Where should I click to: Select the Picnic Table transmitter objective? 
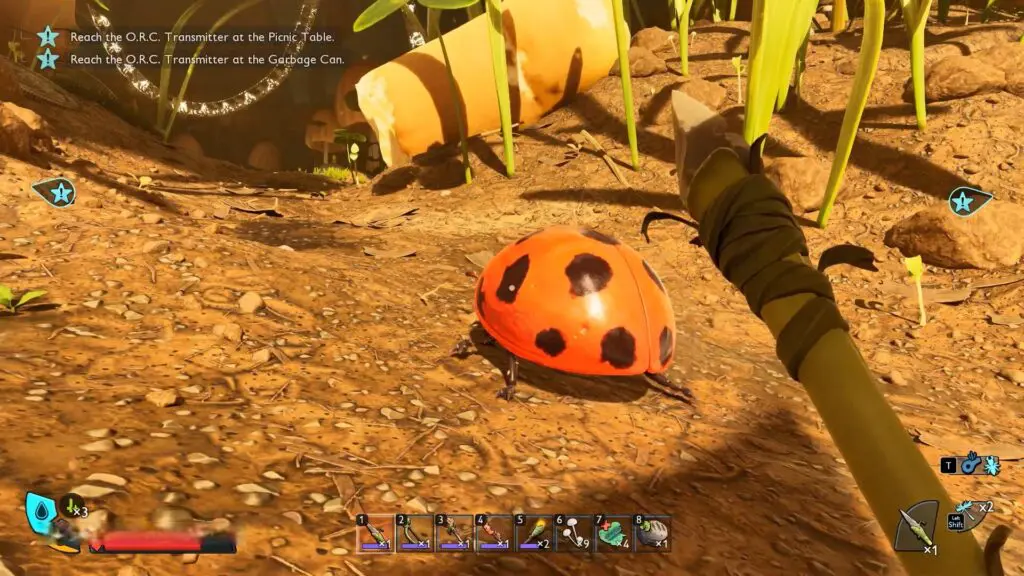coord(202,37)
